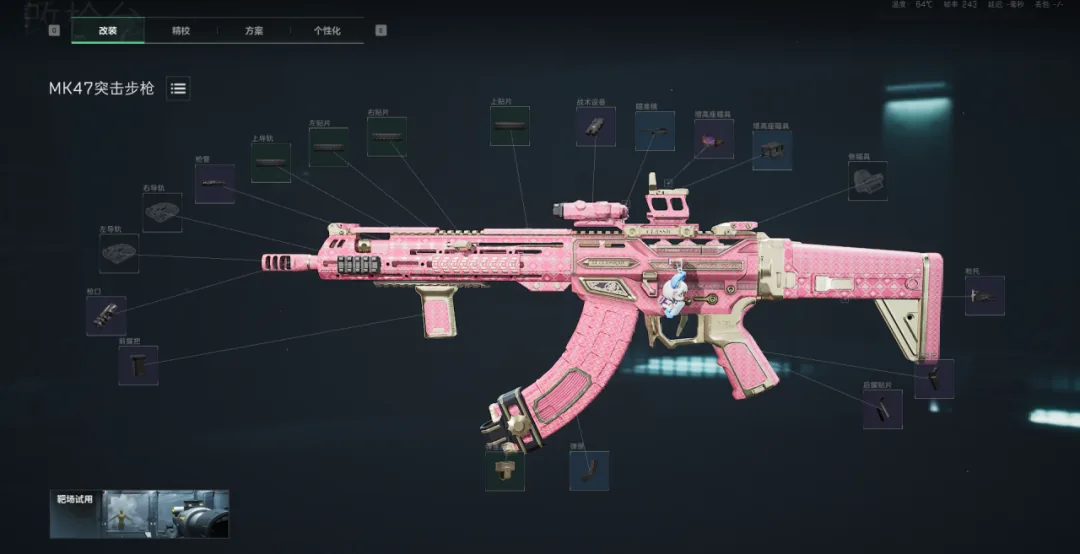Select the 侧瞄具 side sight slot
The height and width of the screenshot is (554, 1080).
[x=867, y=181]
